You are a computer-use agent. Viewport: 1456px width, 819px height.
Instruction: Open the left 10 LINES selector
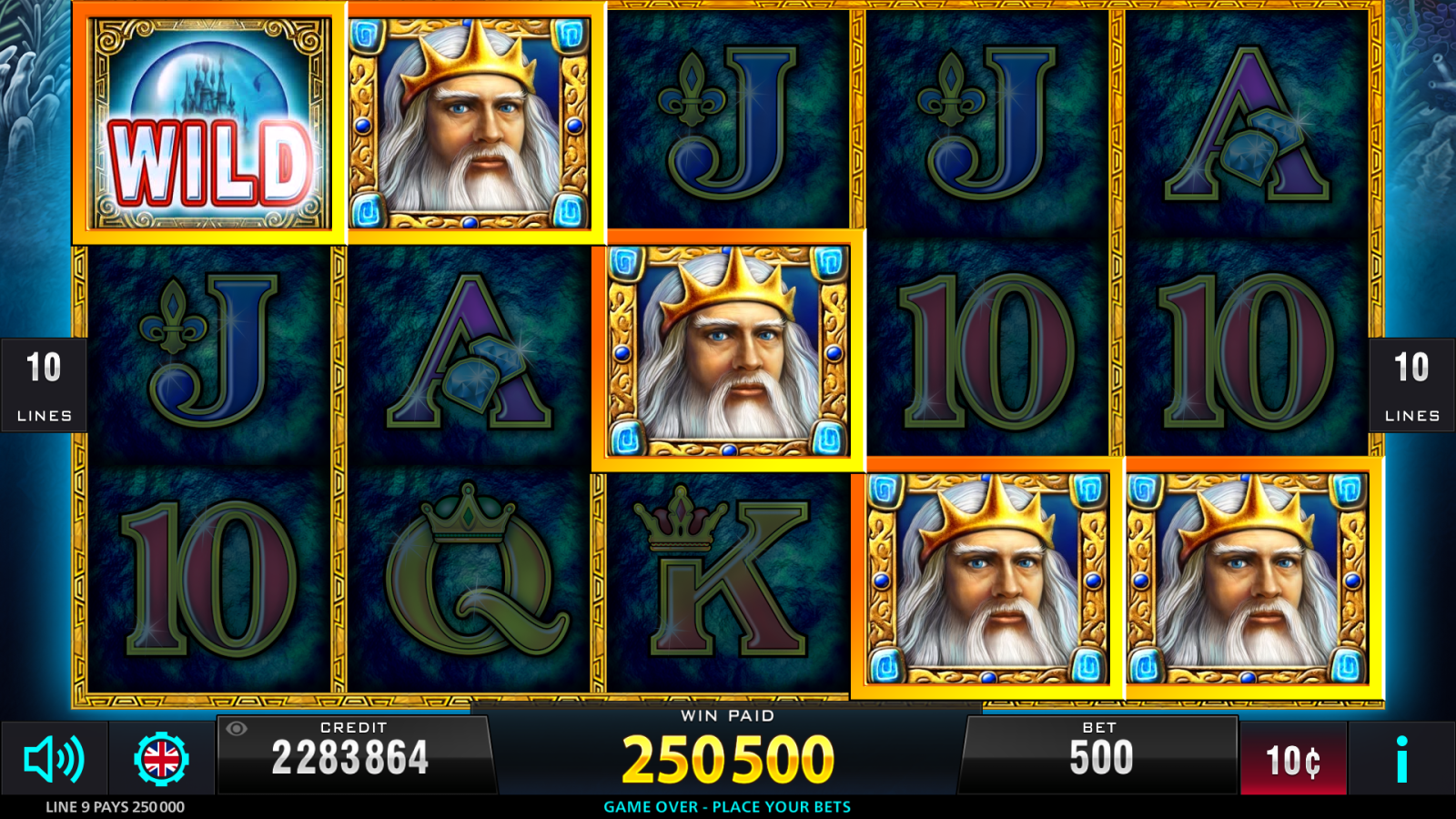[43, 382]
